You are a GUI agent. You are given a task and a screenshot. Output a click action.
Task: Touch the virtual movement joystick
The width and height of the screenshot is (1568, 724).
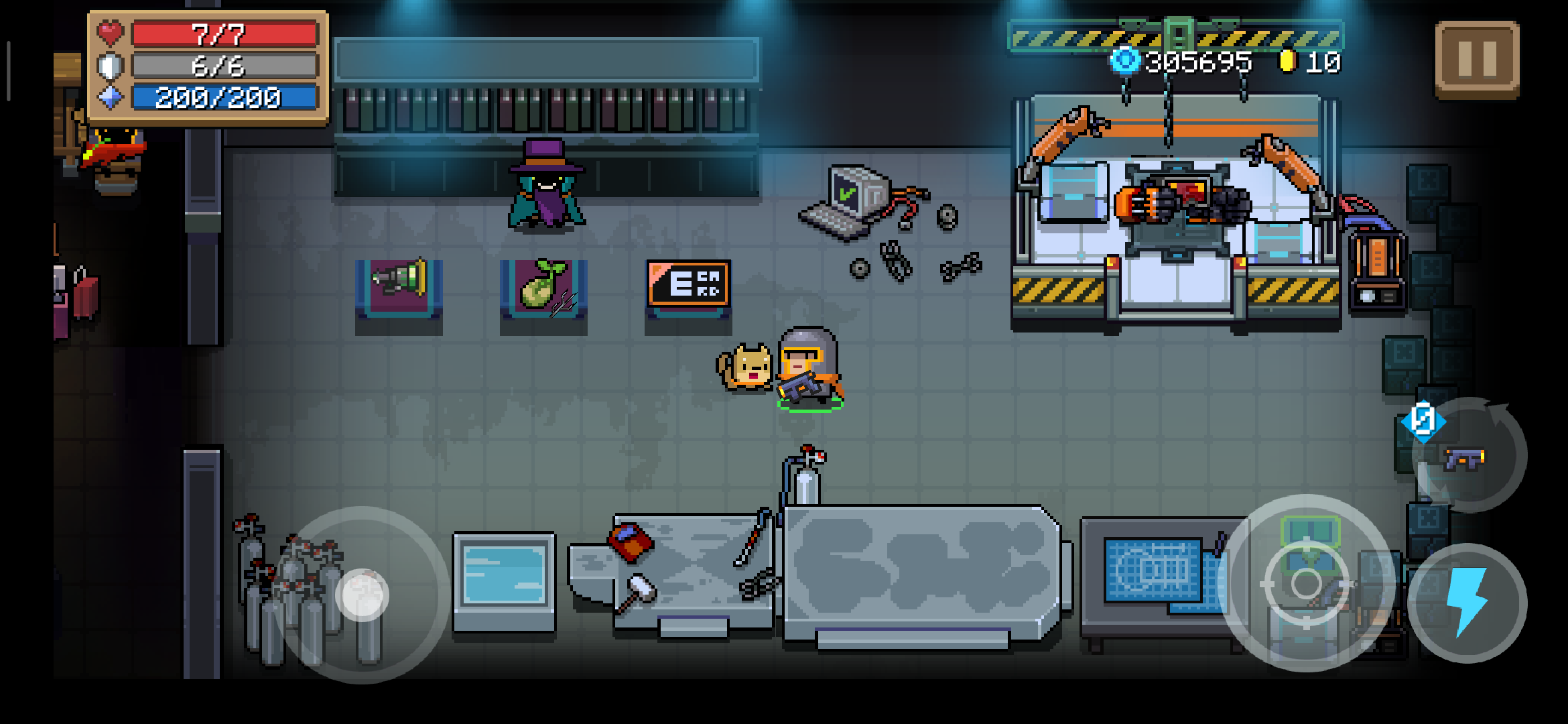click(363, 595)
